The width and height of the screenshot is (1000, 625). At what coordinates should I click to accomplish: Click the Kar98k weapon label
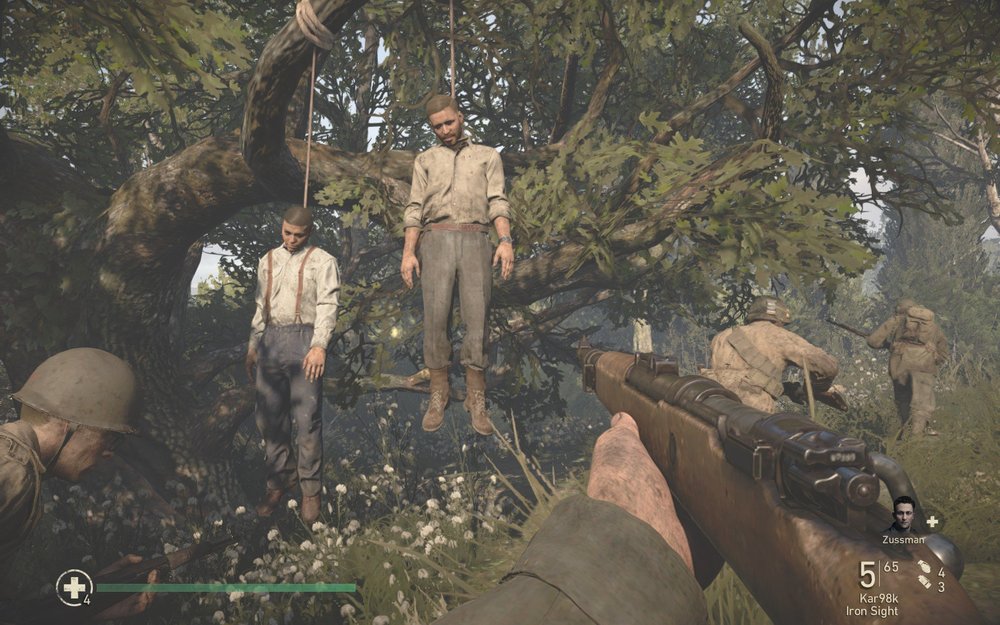(x=879, y=596)
